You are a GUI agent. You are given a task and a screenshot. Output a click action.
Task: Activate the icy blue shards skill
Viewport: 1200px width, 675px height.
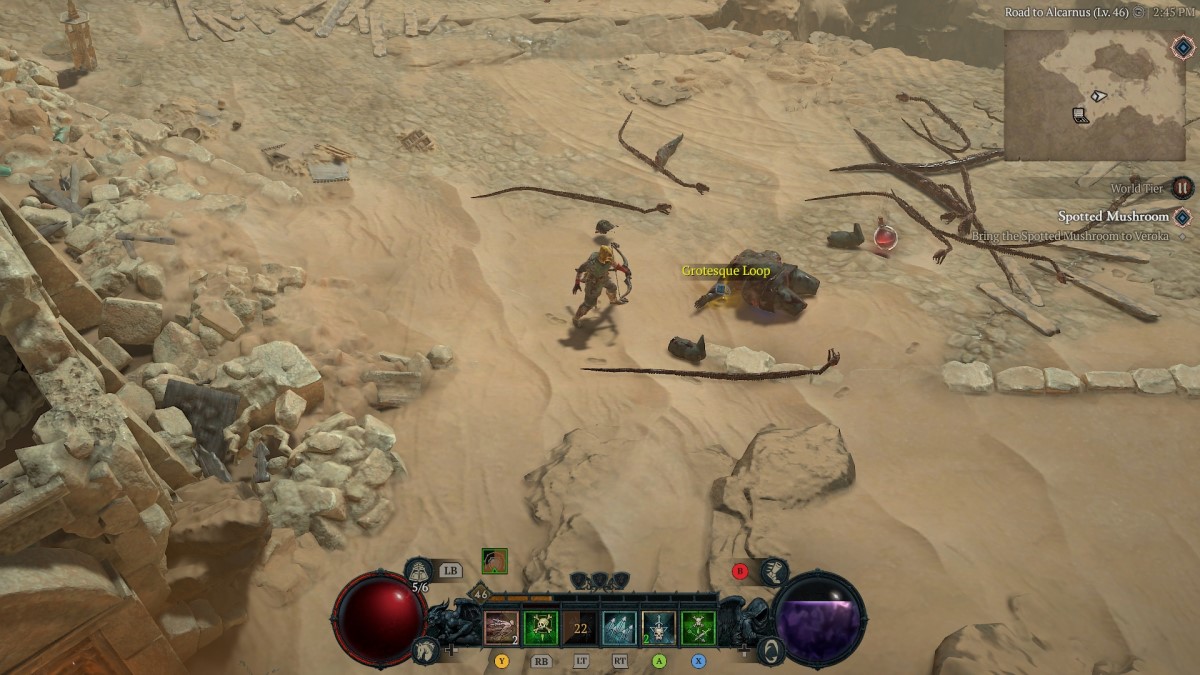(619, 628)
